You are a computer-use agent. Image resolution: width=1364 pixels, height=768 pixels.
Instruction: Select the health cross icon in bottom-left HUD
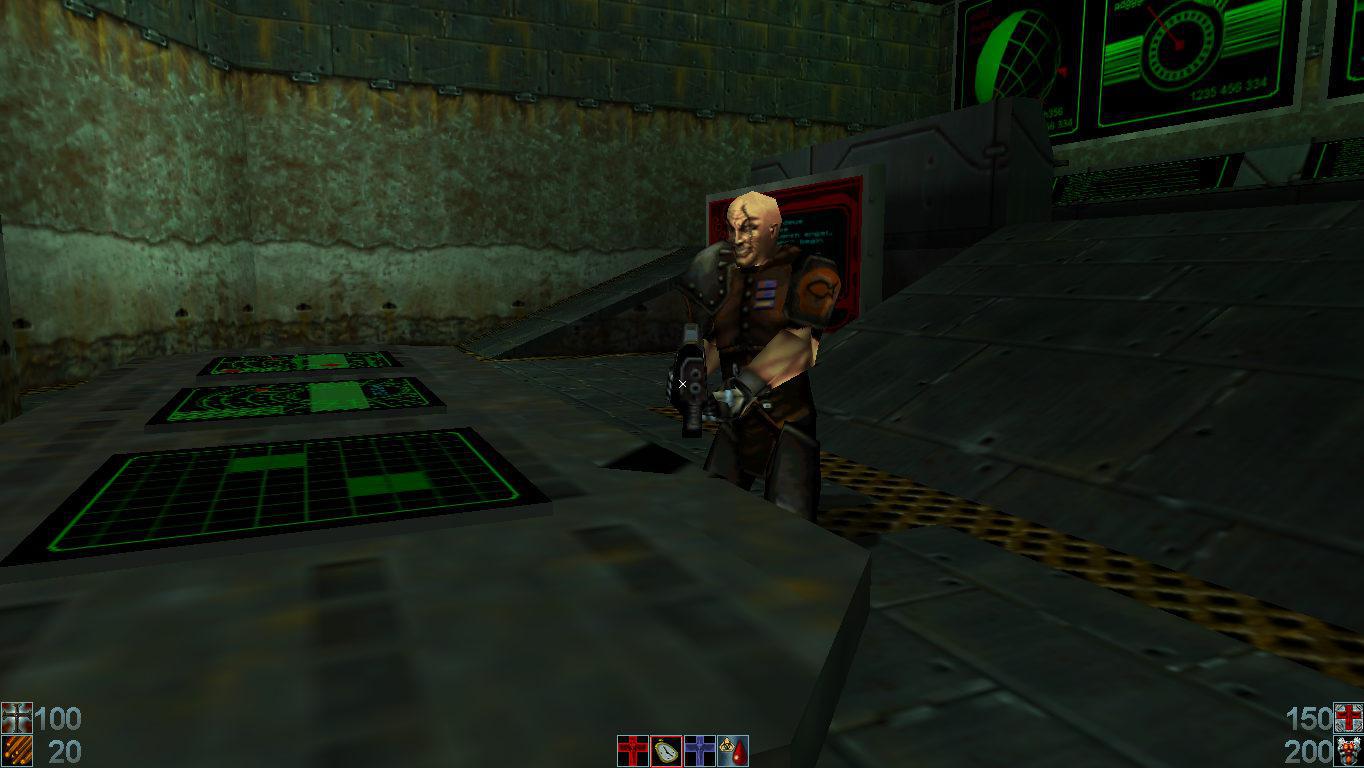(x=15, y=718)
